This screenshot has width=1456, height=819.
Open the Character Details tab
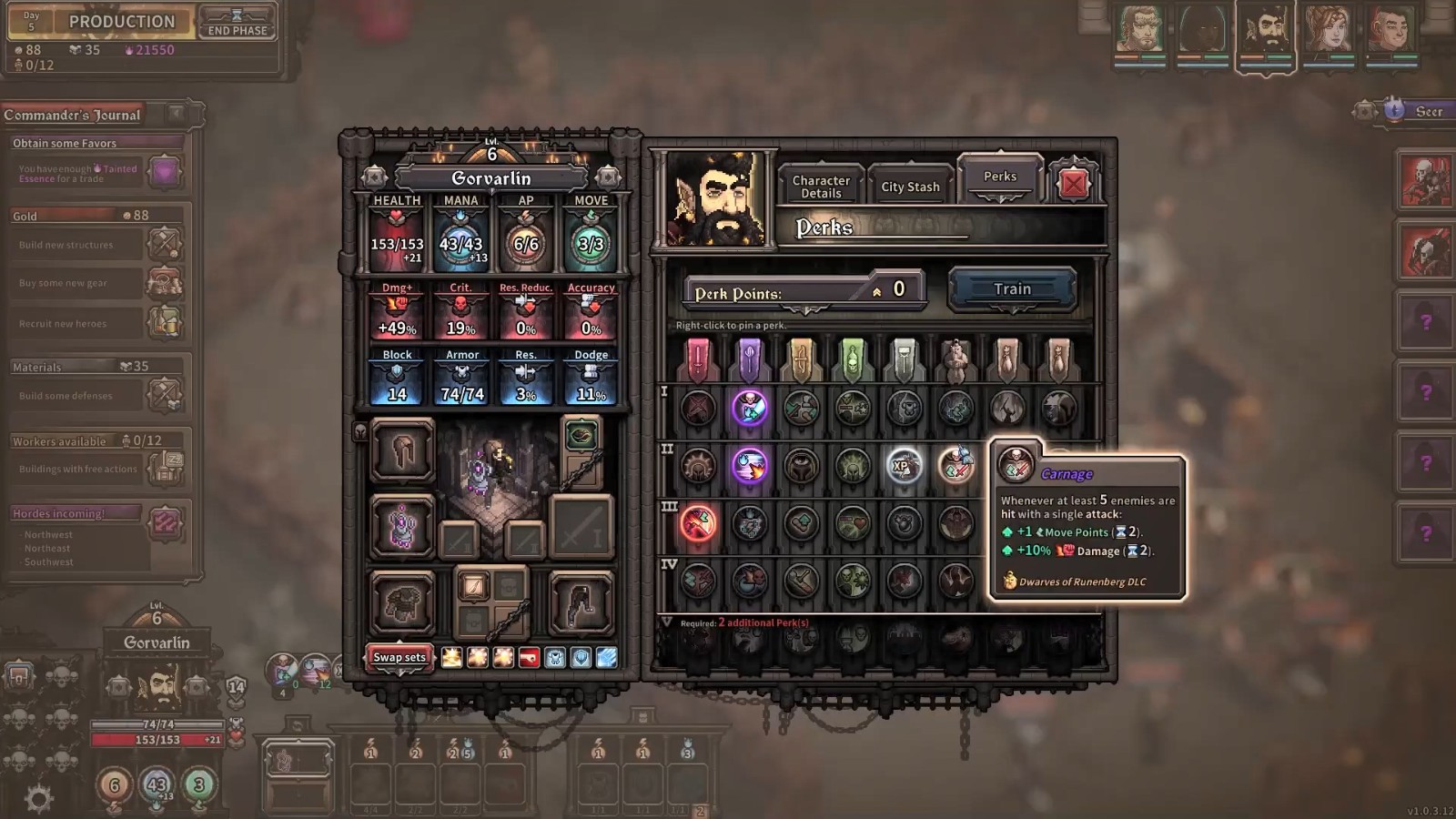(821, 187)
